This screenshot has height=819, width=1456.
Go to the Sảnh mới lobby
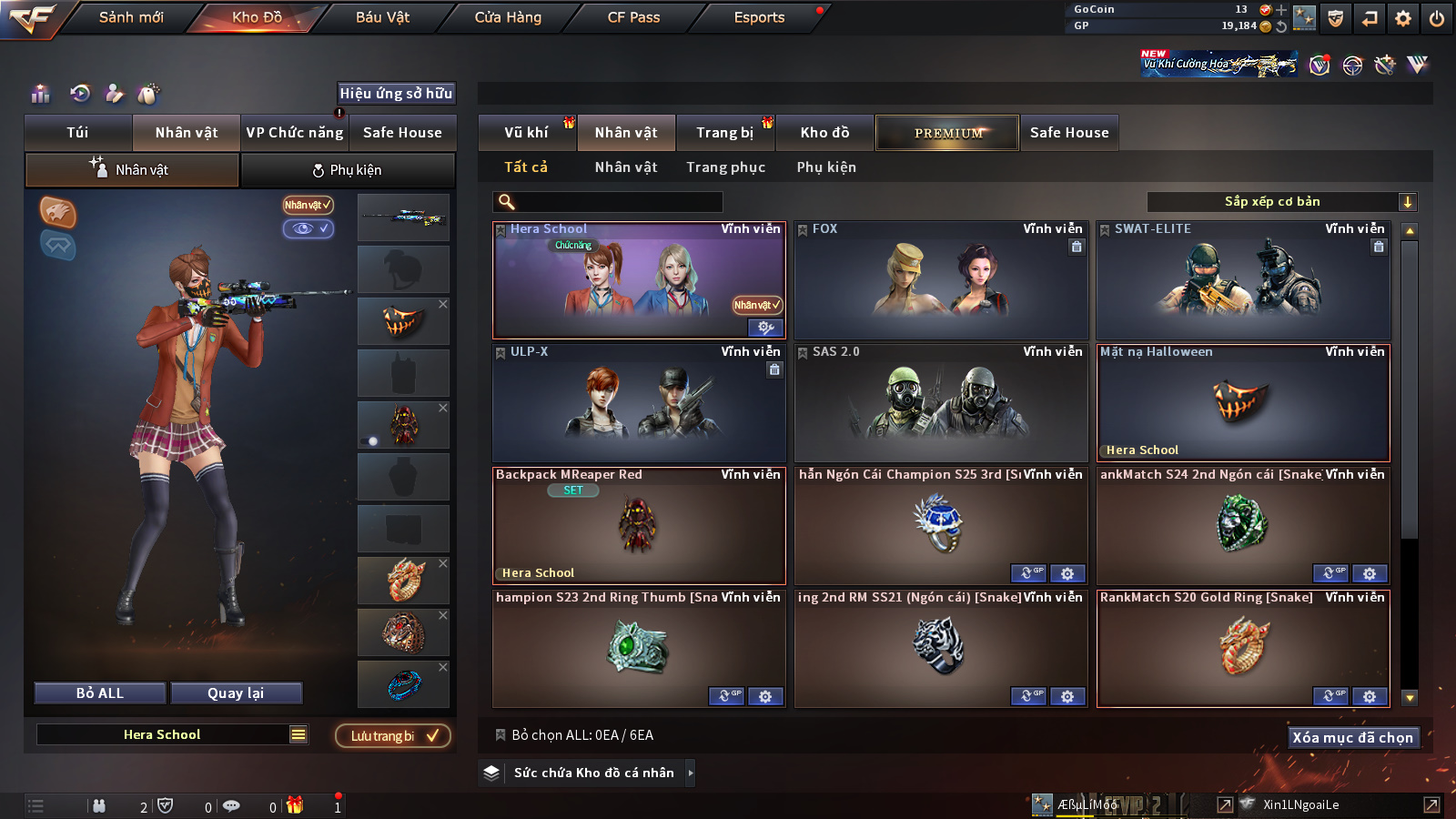click(131, 17)
